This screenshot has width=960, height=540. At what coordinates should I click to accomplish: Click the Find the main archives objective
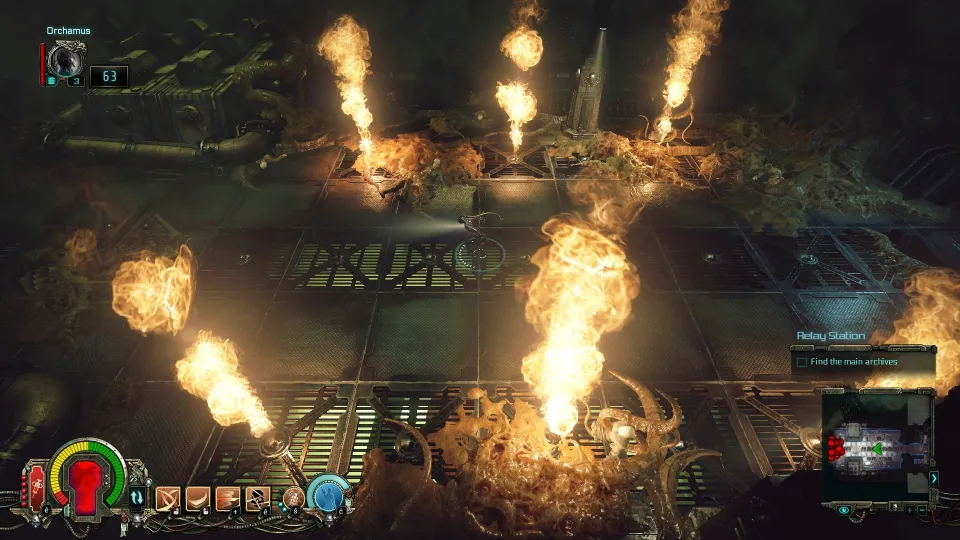click(853, 361)
